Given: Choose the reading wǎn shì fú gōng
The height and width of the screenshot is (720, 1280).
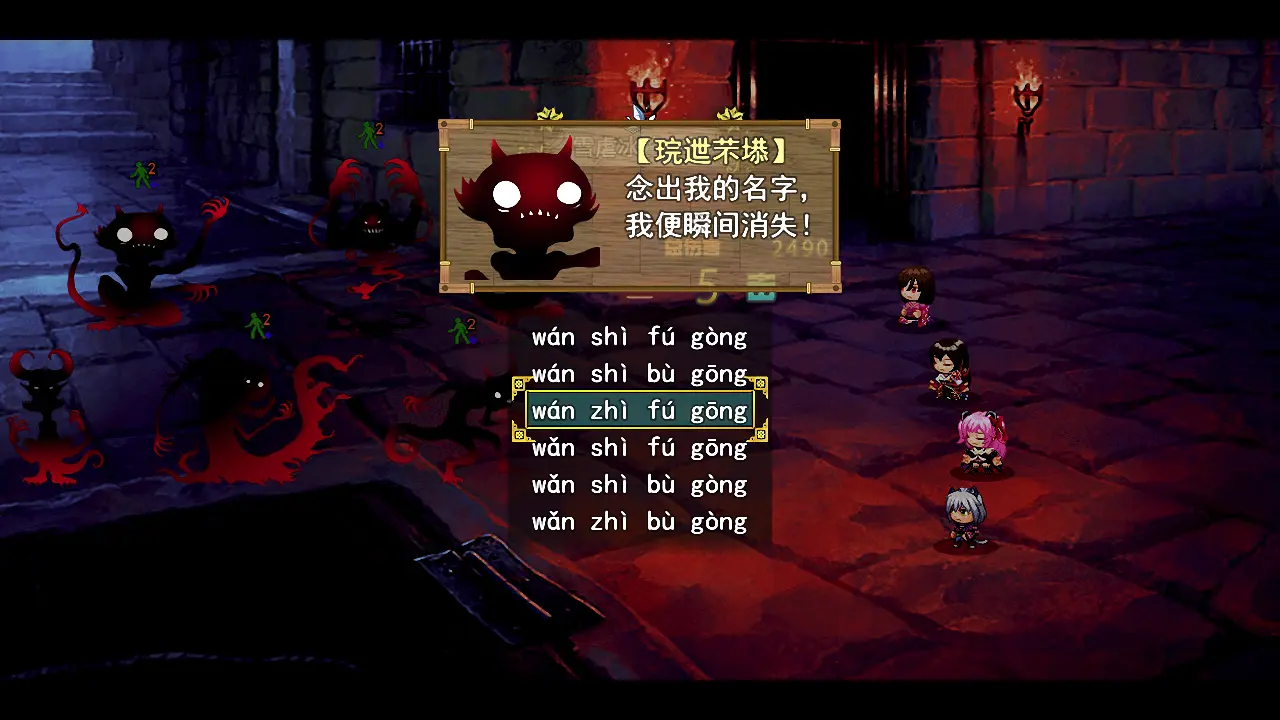Looking at the screenshot, I should click(637, 447).
